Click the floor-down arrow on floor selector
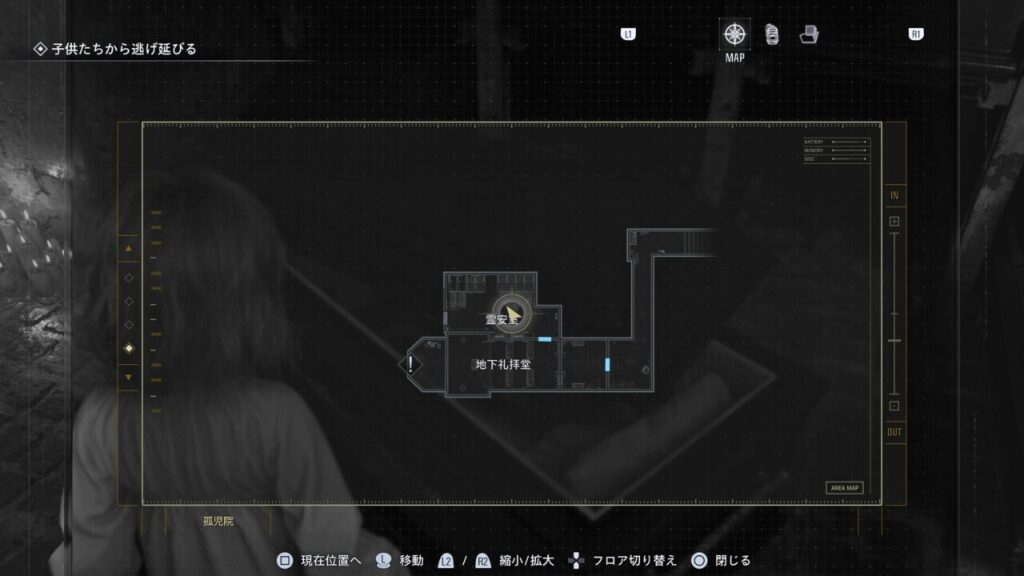The image size is (1024, 576). pyautogui.click(x=128, y=377)
